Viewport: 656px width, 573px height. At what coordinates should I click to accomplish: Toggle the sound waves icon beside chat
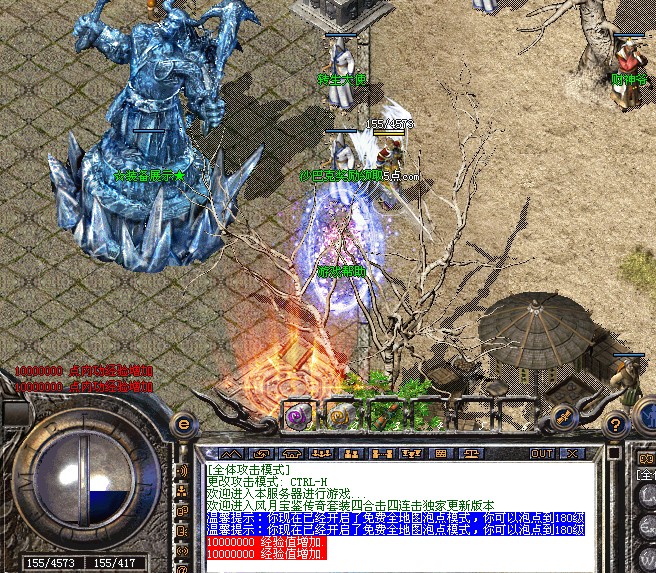[182, 469]
